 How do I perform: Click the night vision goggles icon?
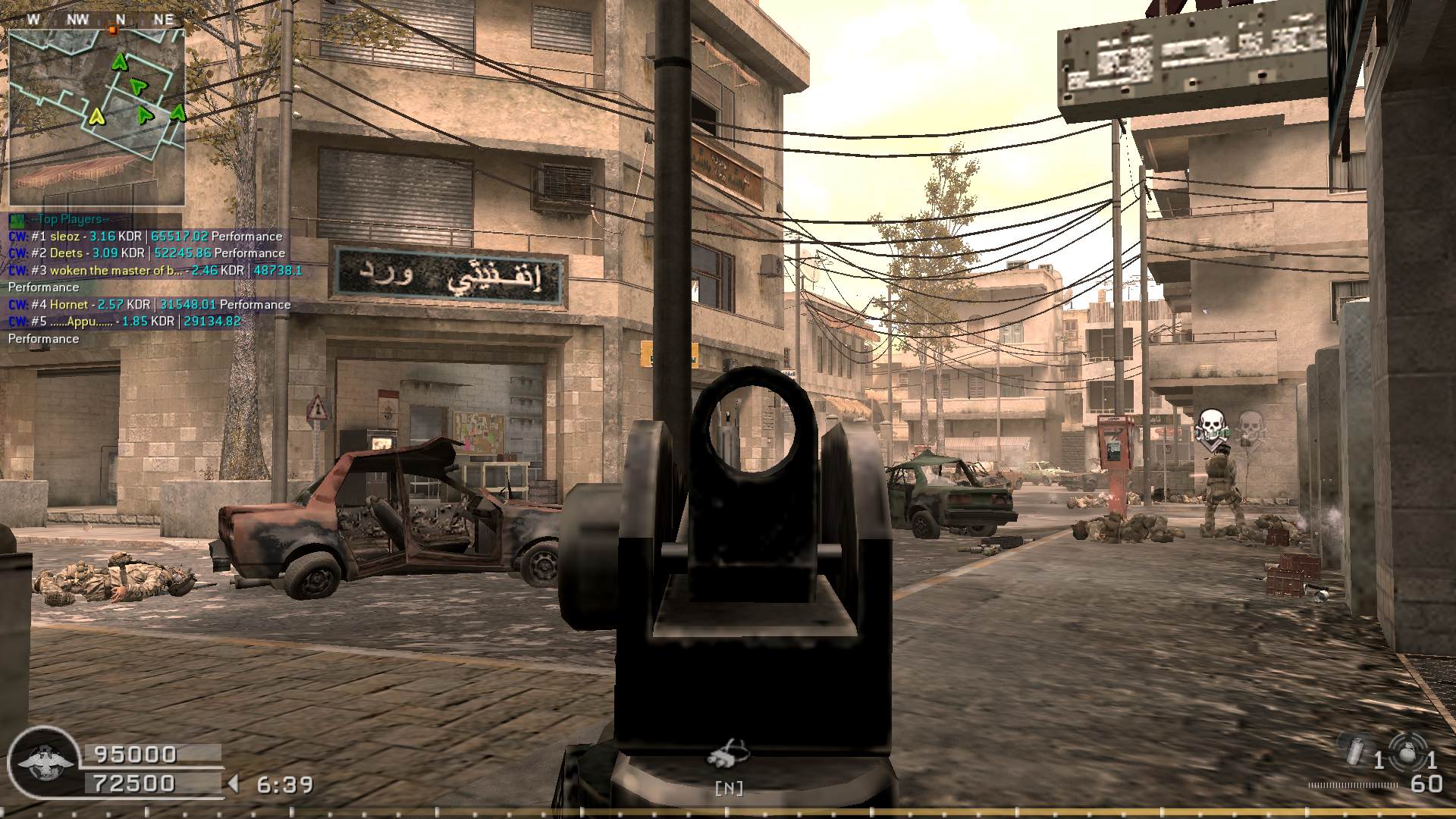pos(728,754)
